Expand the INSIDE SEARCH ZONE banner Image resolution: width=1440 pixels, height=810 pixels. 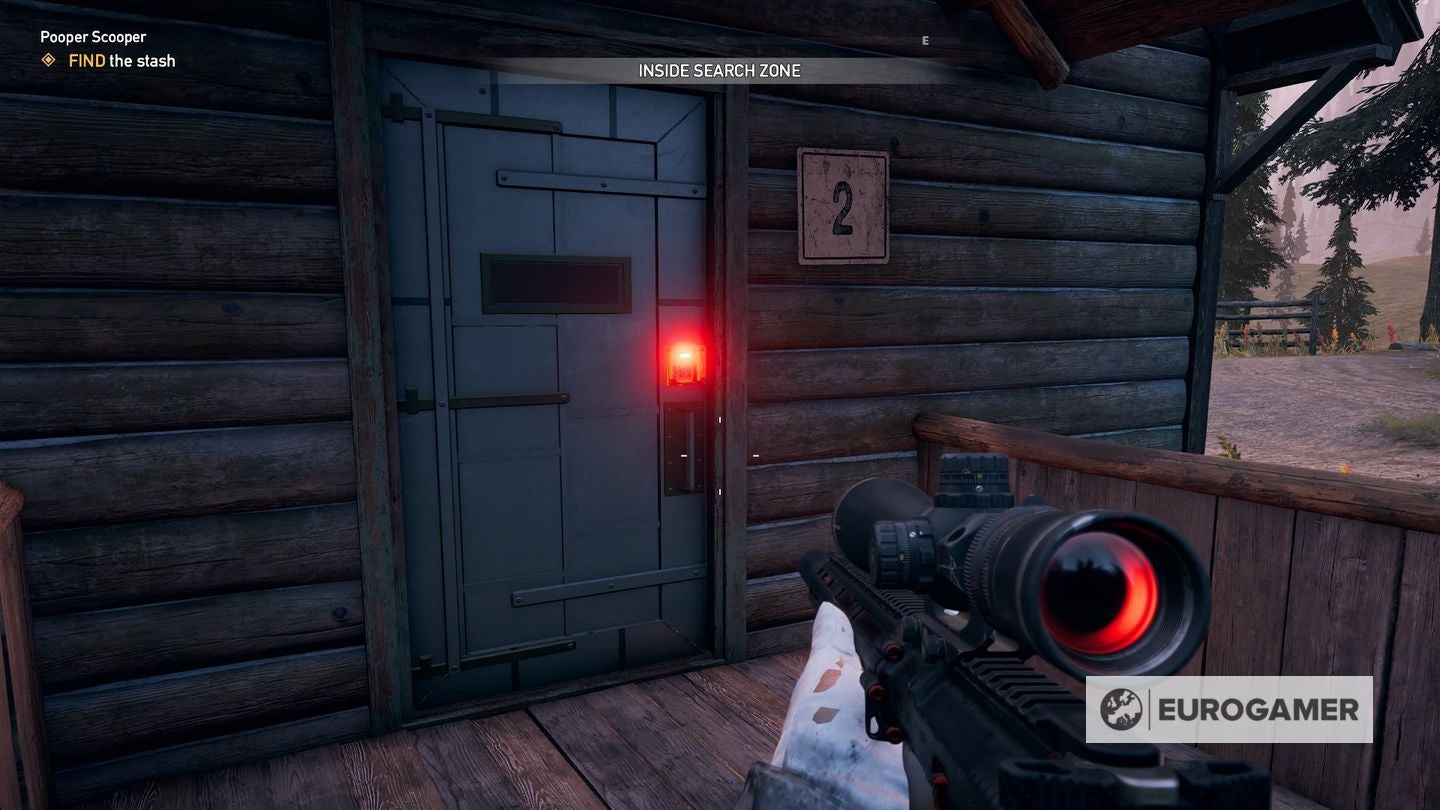tap(720, 71)
